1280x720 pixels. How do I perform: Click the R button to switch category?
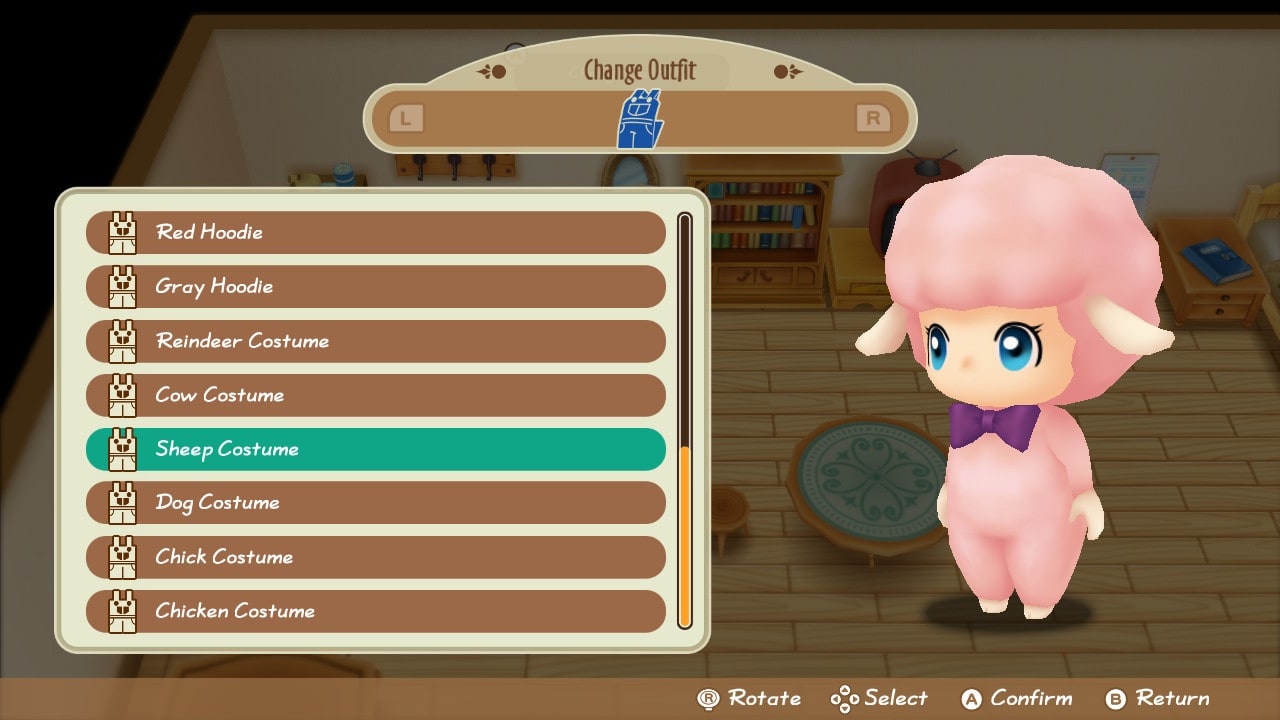(x=873, y=117)
